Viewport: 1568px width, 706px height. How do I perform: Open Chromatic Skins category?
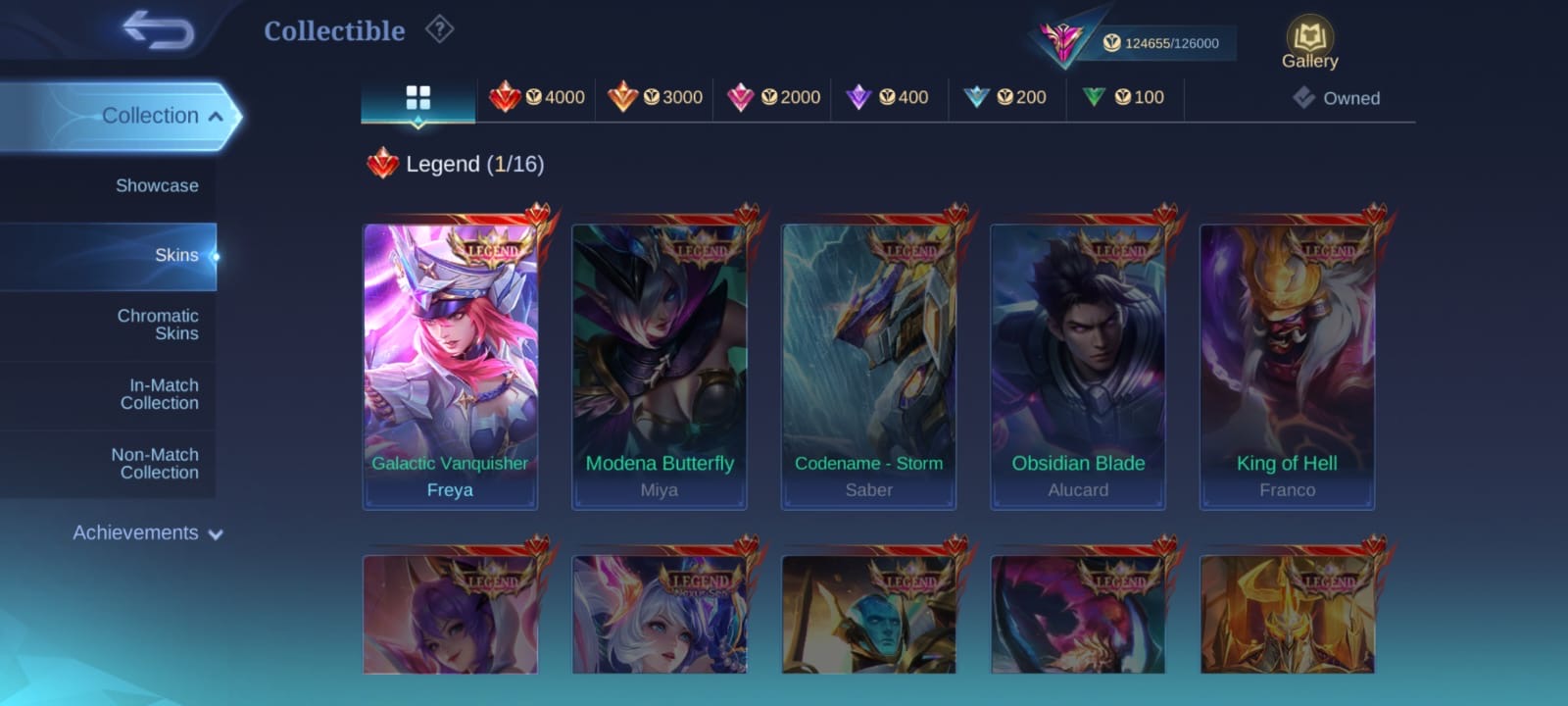coord(157,325)
